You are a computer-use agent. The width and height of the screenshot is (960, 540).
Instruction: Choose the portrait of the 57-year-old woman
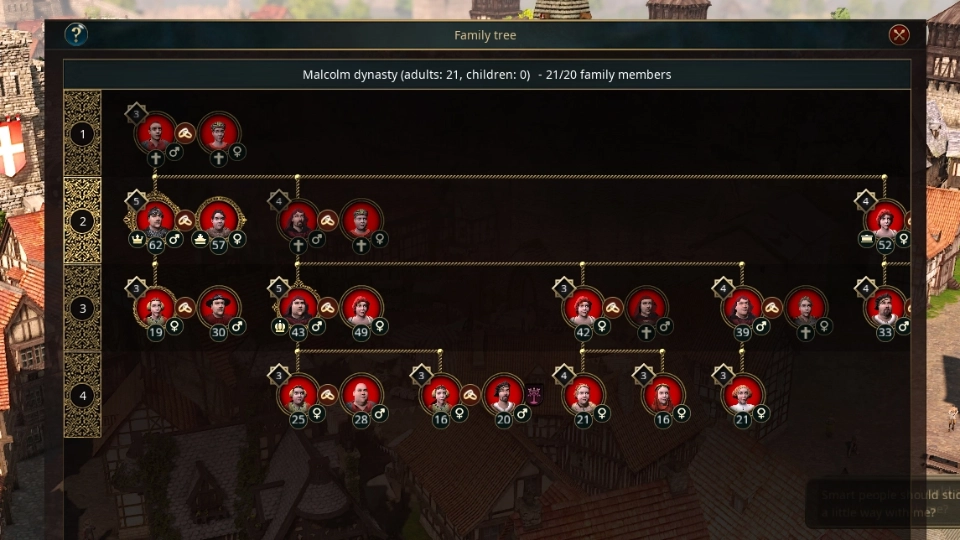(x=219, y=219)
